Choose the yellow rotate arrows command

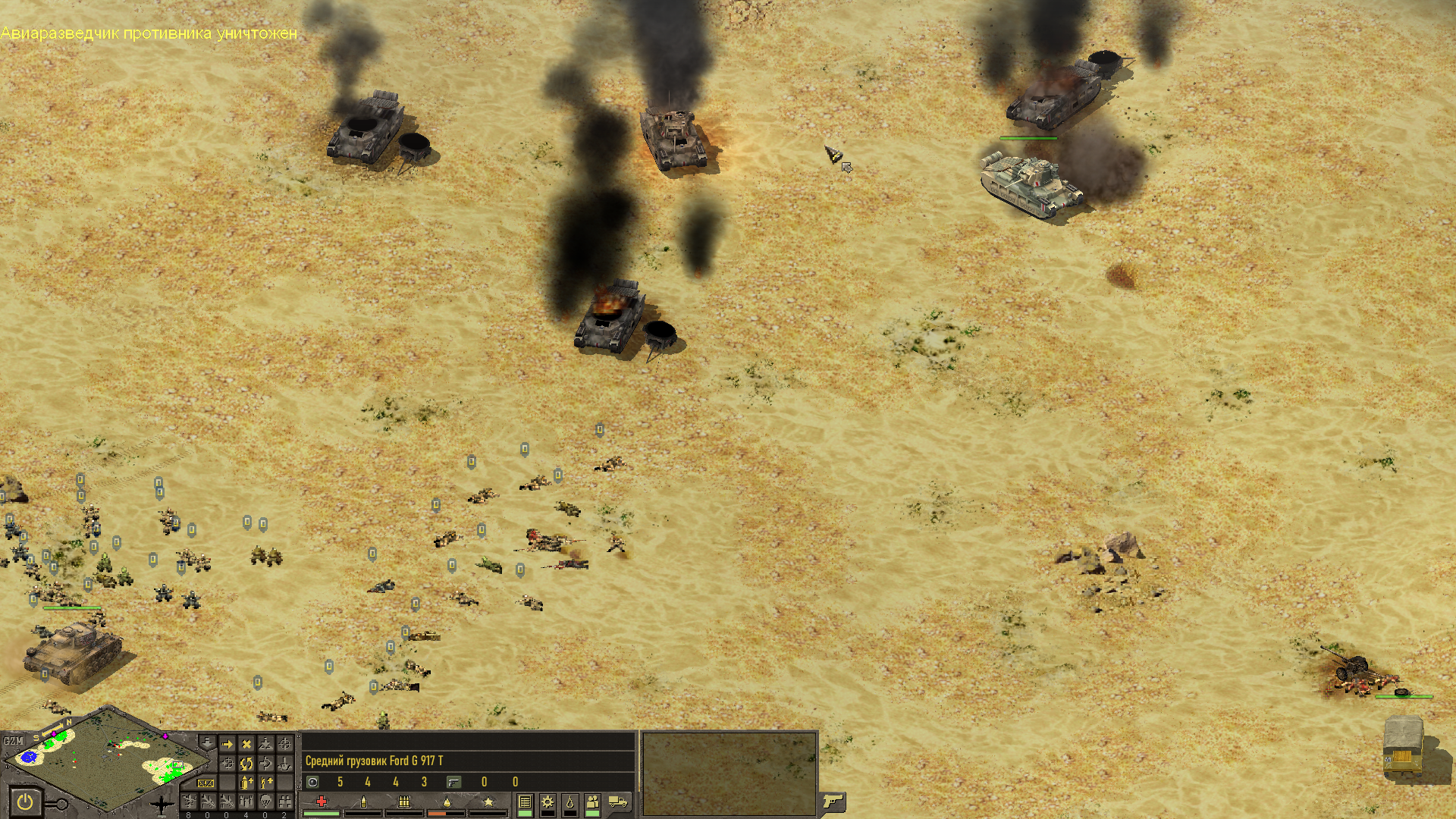[246, 764]
